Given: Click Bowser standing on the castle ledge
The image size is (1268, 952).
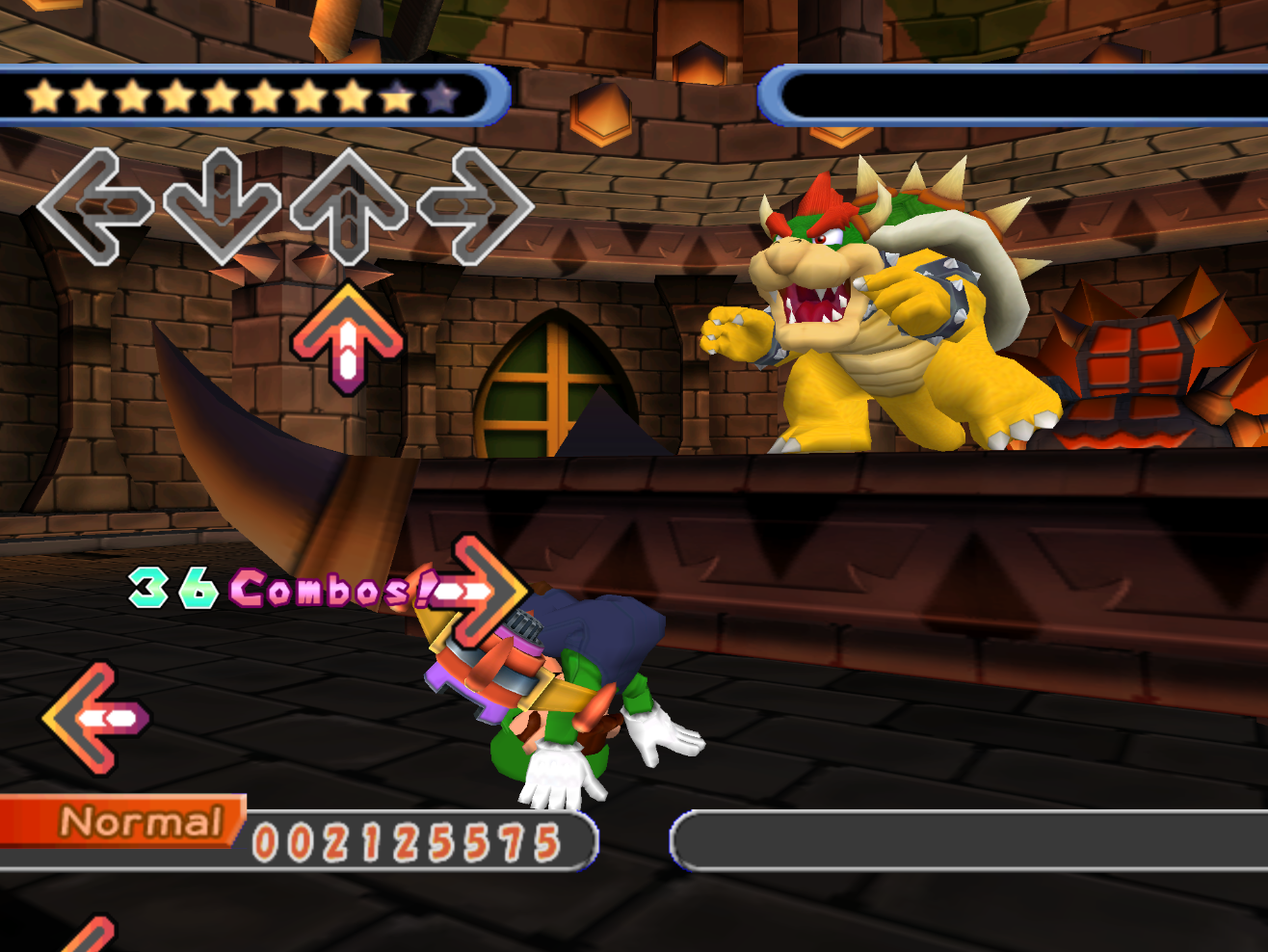Looking at the screenshot, I should pos(886,308).
